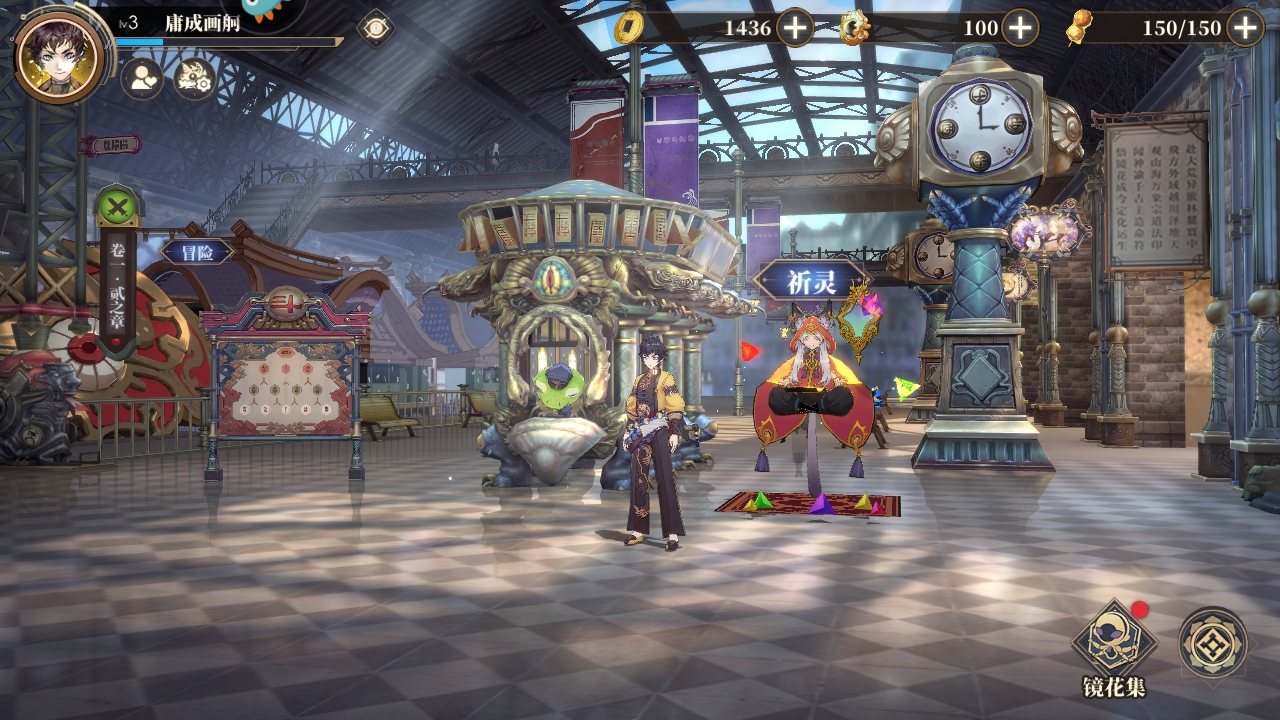
Task: Open the round lotus menu button
Action: click(x=1212, y=643)
